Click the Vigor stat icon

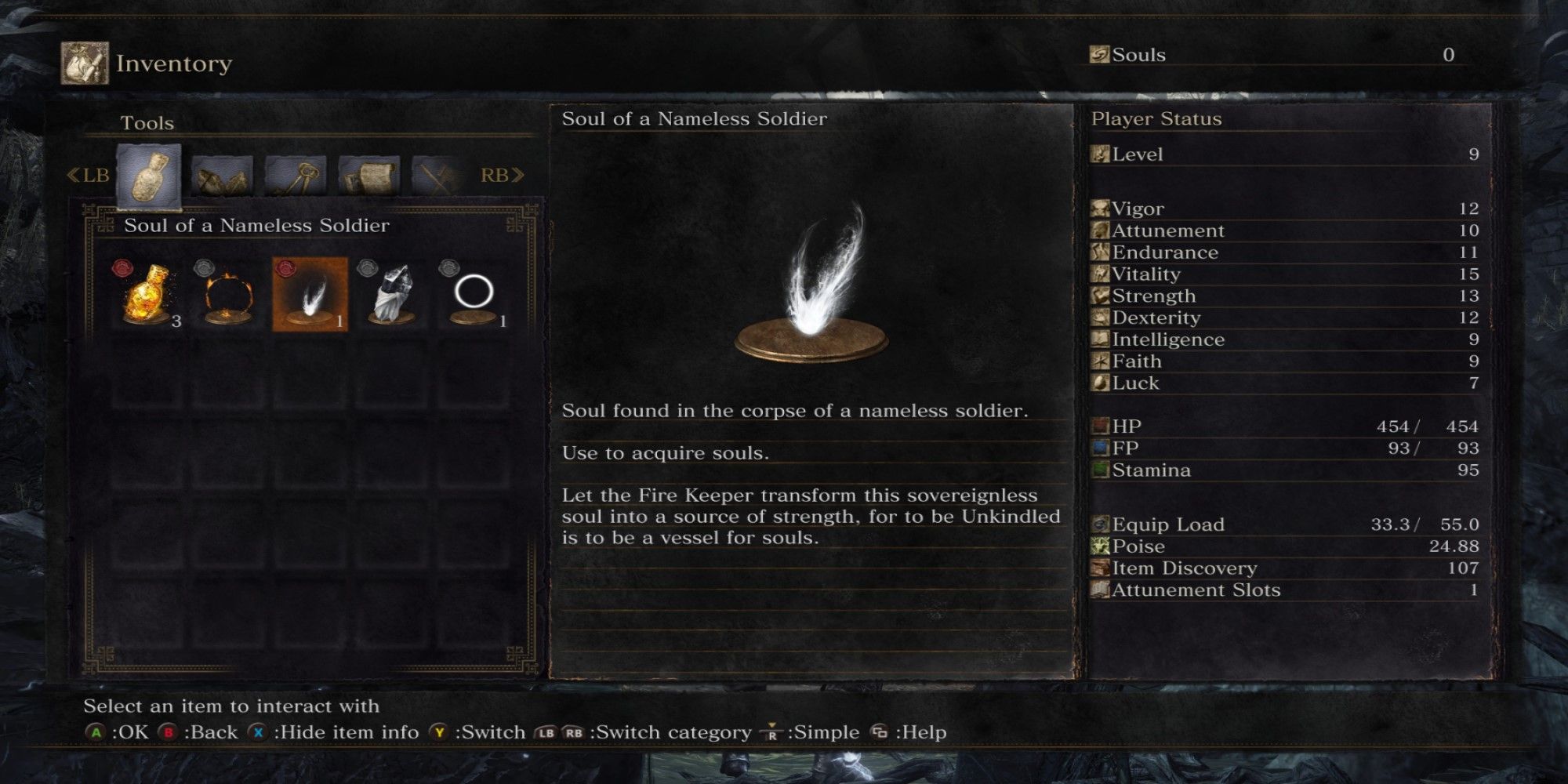pos(1102,208)
